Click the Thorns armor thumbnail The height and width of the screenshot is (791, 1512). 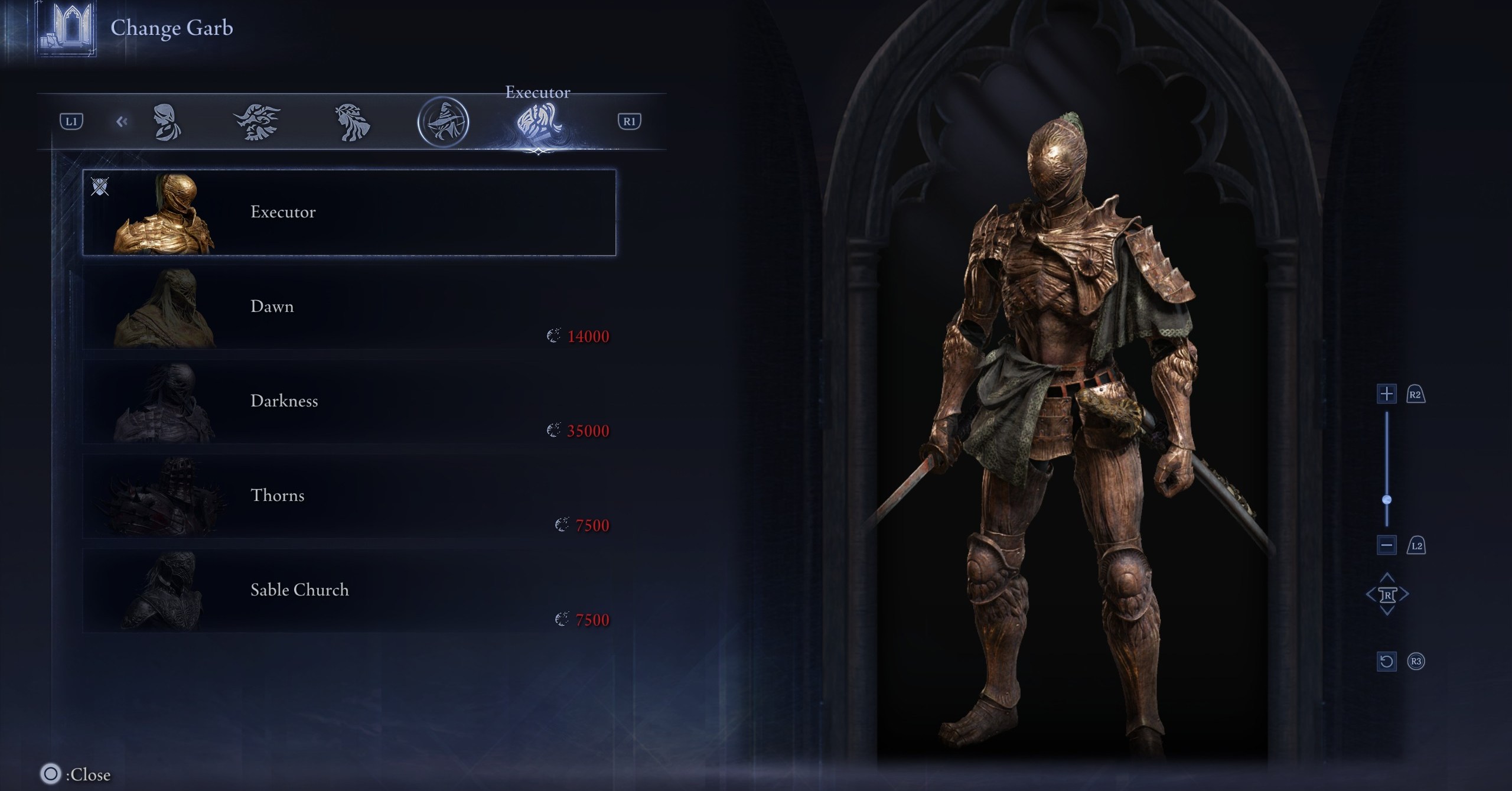[165, 497]
